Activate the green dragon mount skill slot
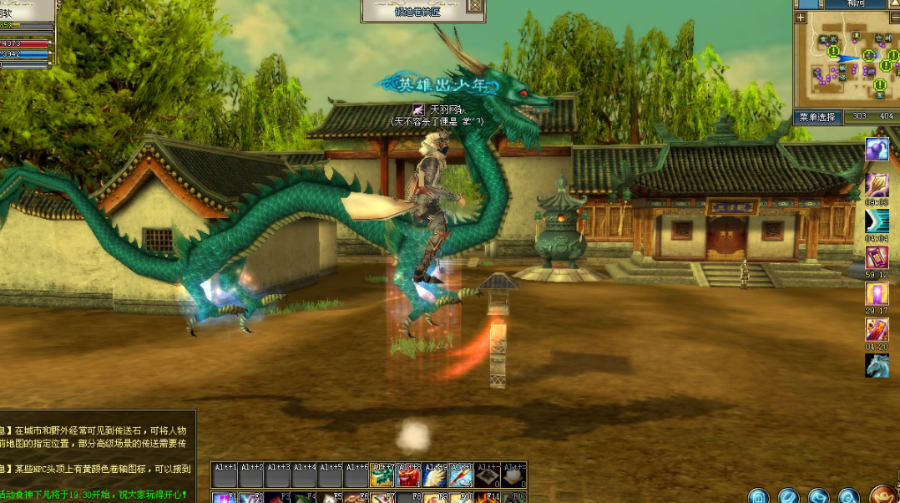Viewport: 900px width, 503px height. (382, 476)
